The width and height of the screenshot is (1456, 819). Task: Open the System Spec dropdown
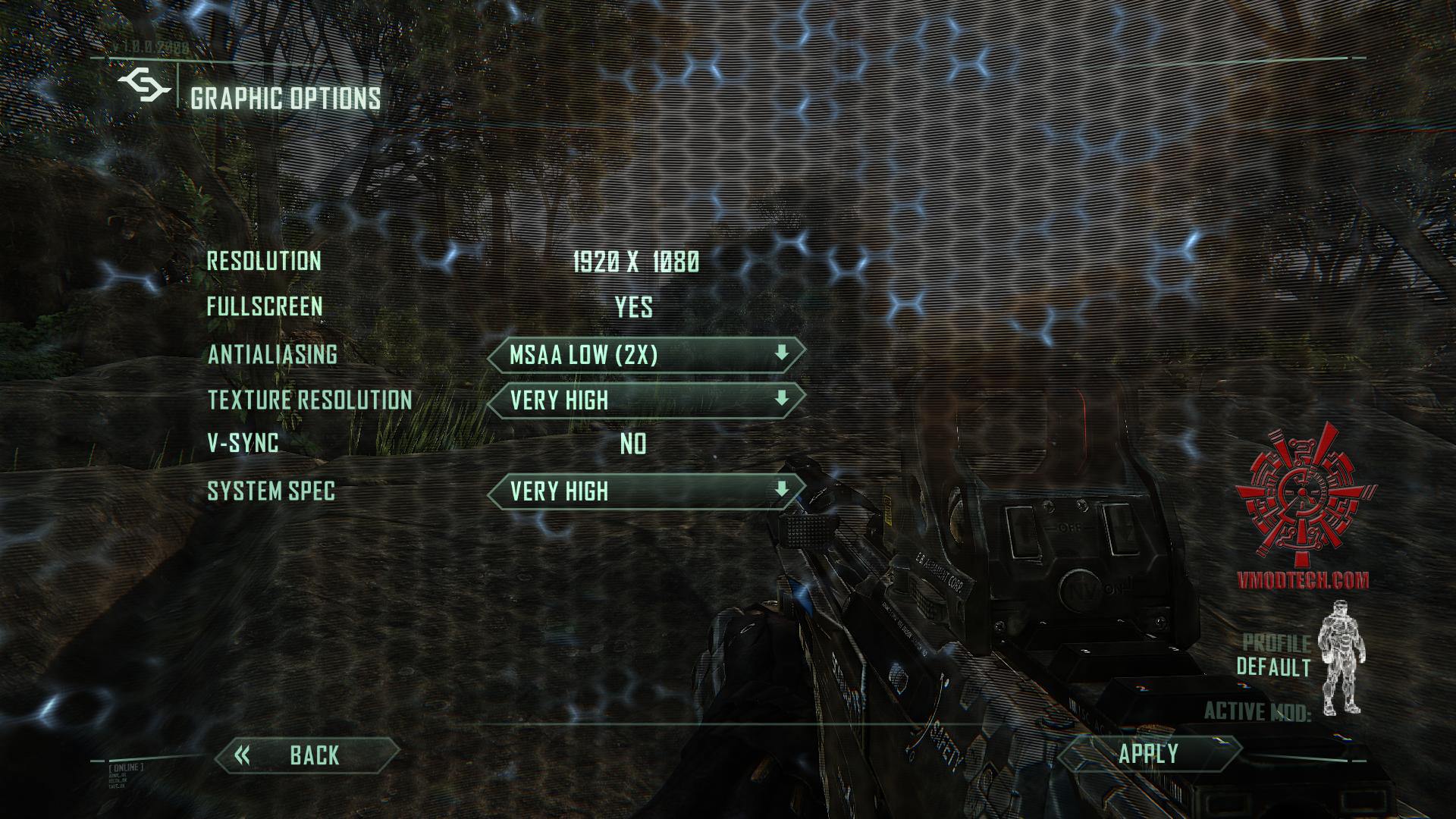point(645,491)
